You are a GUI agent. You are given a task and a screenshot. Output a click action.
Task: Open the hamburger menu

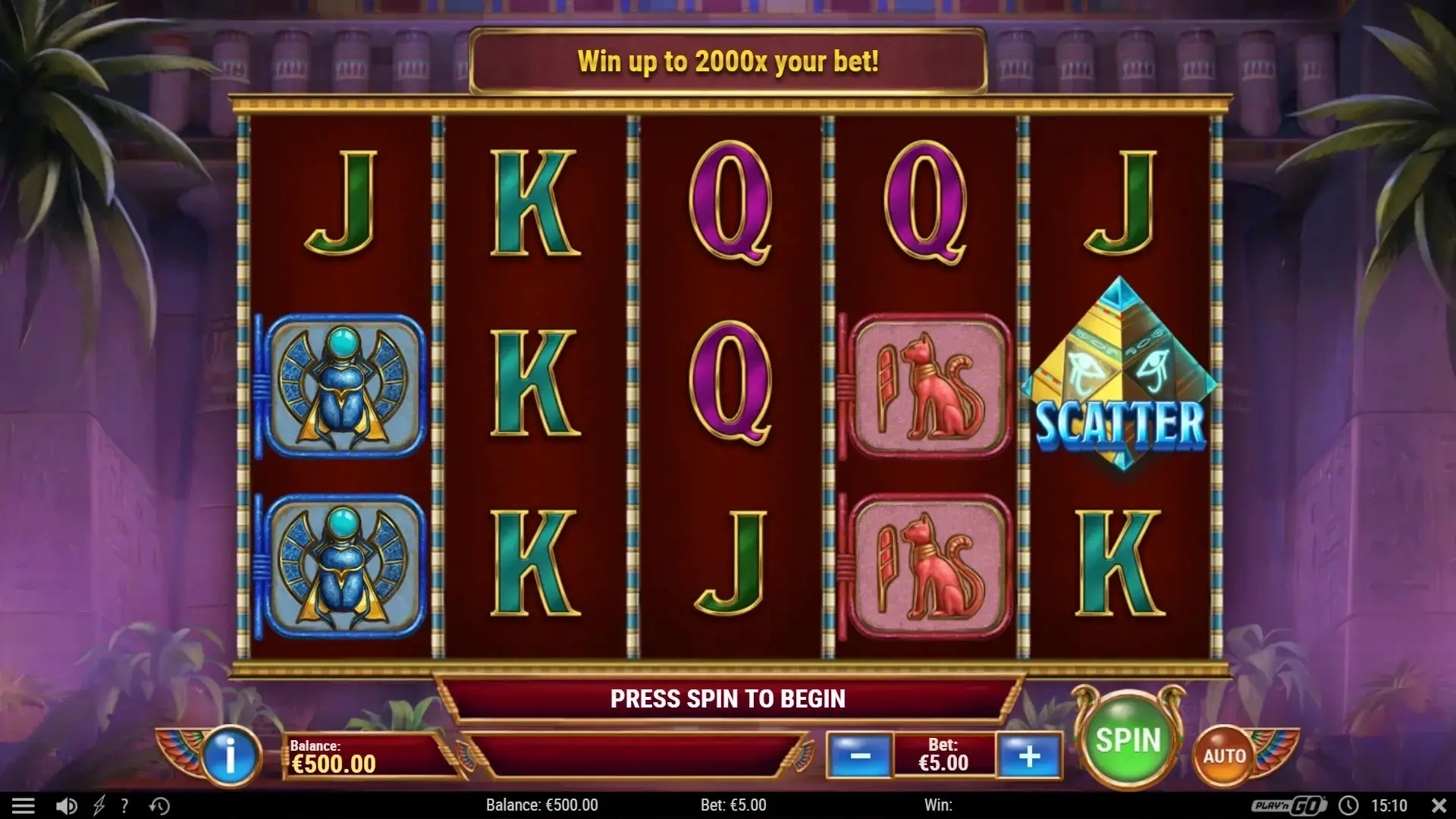pyautogui.click(x=24, y=805)
